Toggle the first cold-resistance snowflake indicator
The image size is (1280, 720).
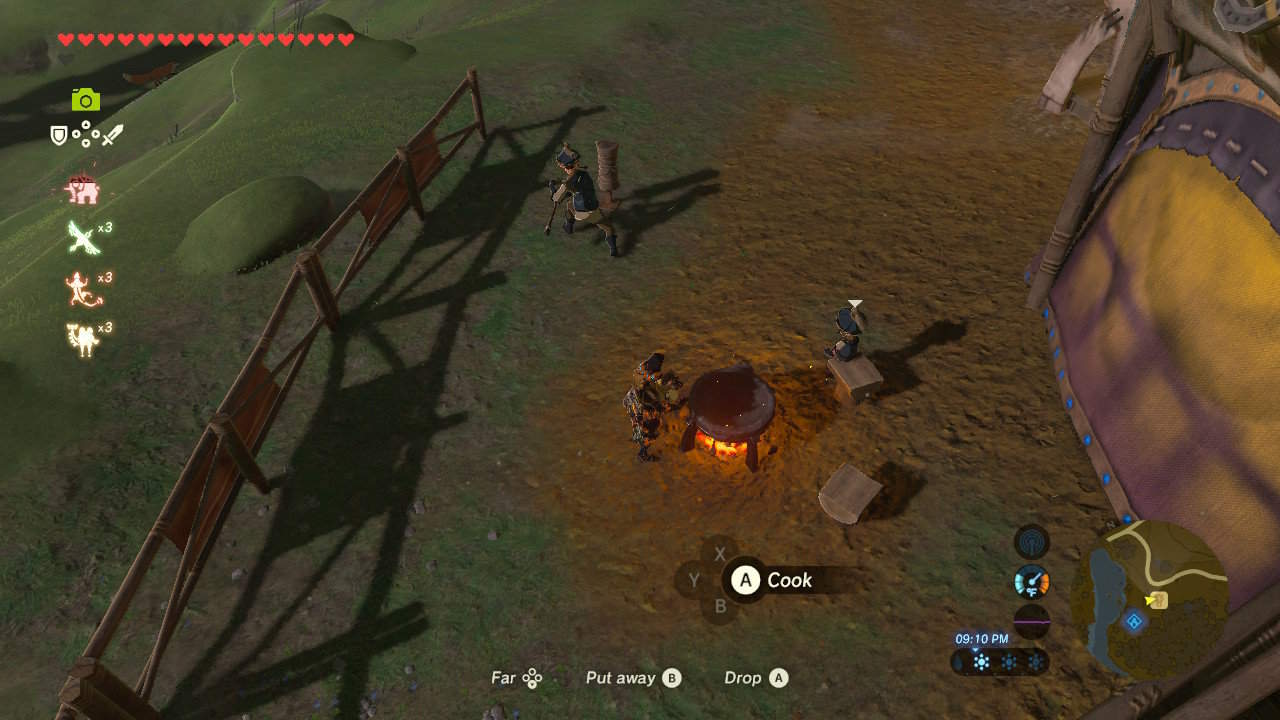point(980,661)
